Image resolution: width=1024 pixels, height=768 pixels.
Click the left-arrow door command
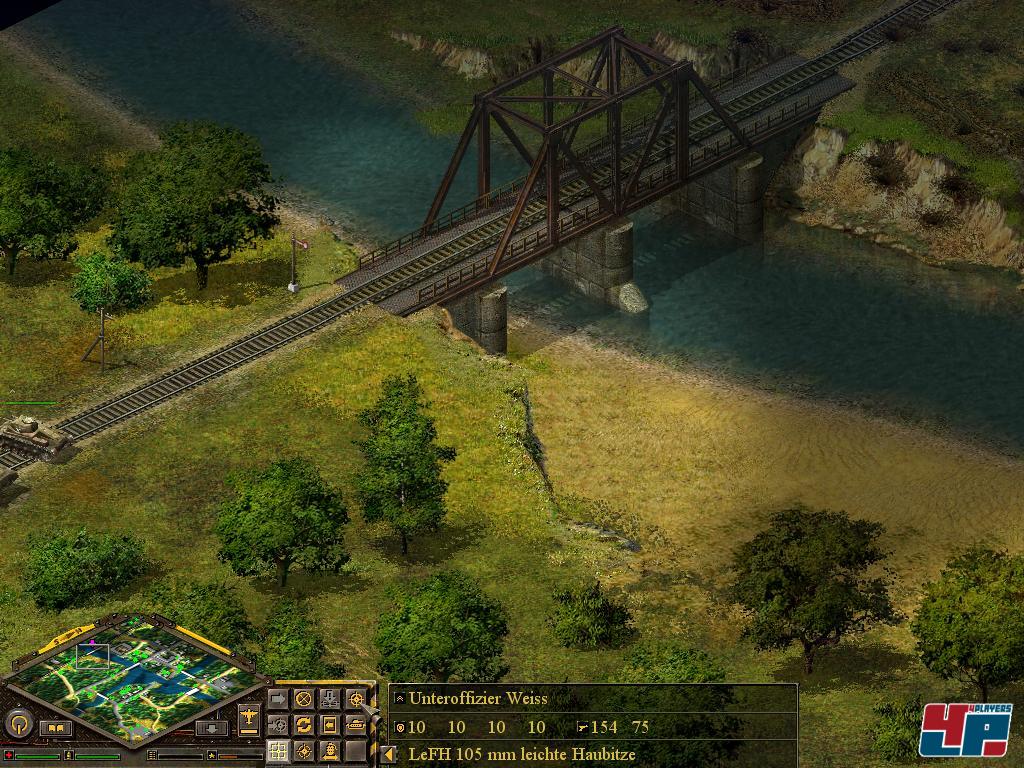click(x=329, y=724)
